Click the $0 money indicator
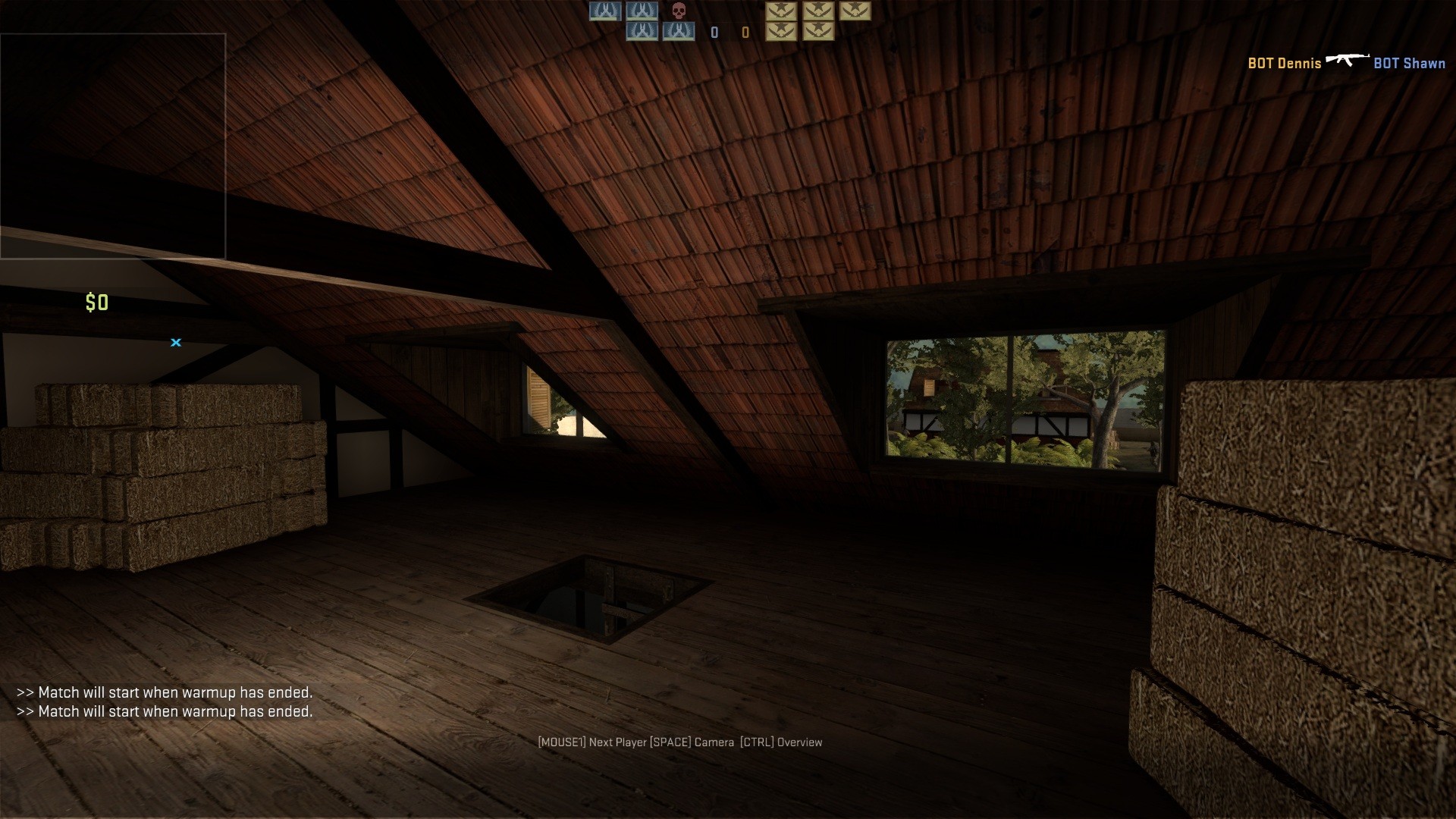This screenshot has width=1456, height=819. pos(96,303)
